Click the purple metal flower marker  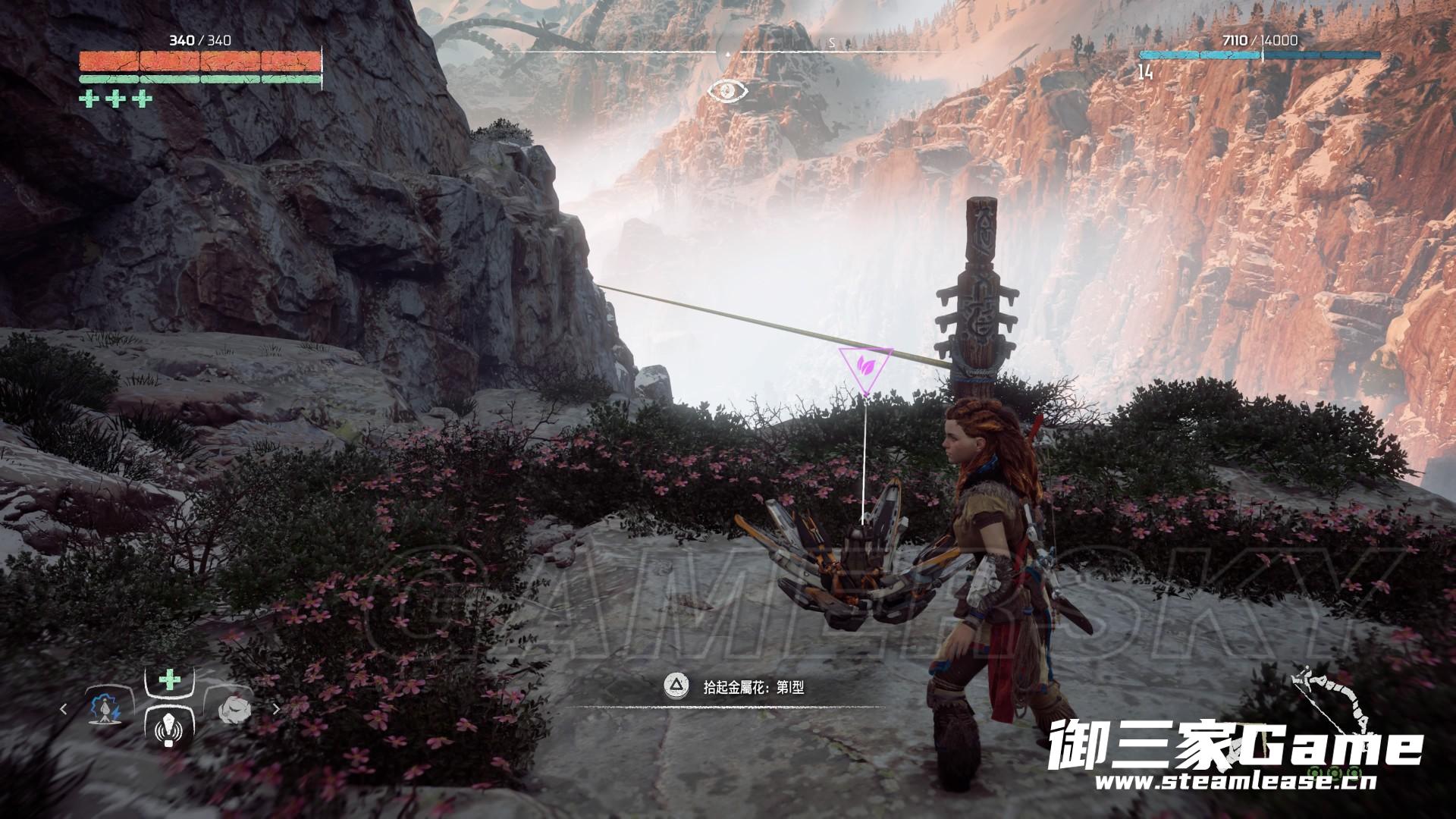[x=865, y=369]
